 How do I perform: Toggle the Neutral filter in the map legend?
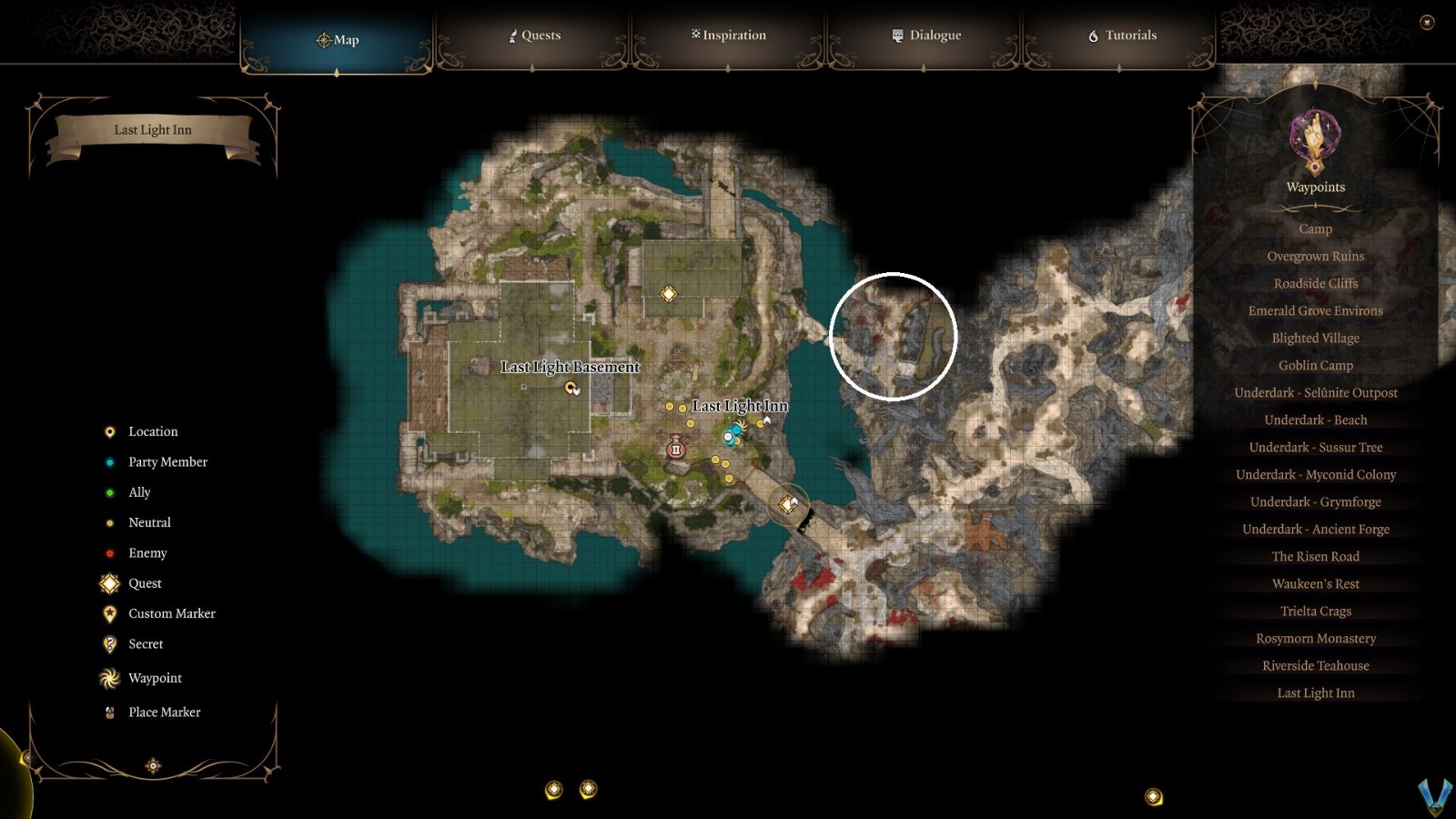(x=109, y=522)
